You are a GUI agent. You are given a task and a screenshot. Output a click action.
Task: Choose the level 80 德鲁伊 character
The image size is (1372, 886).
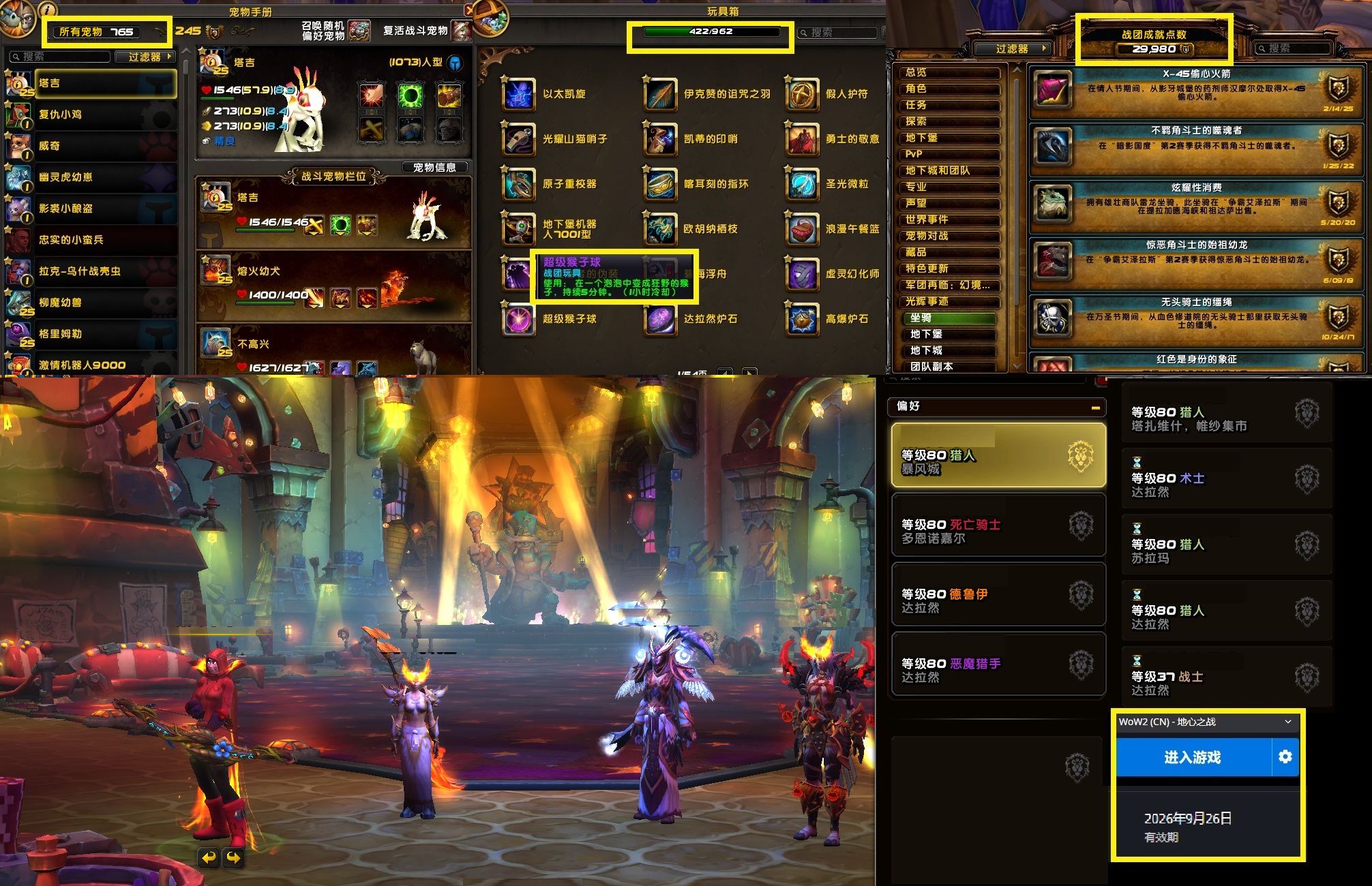click(998, 600)
